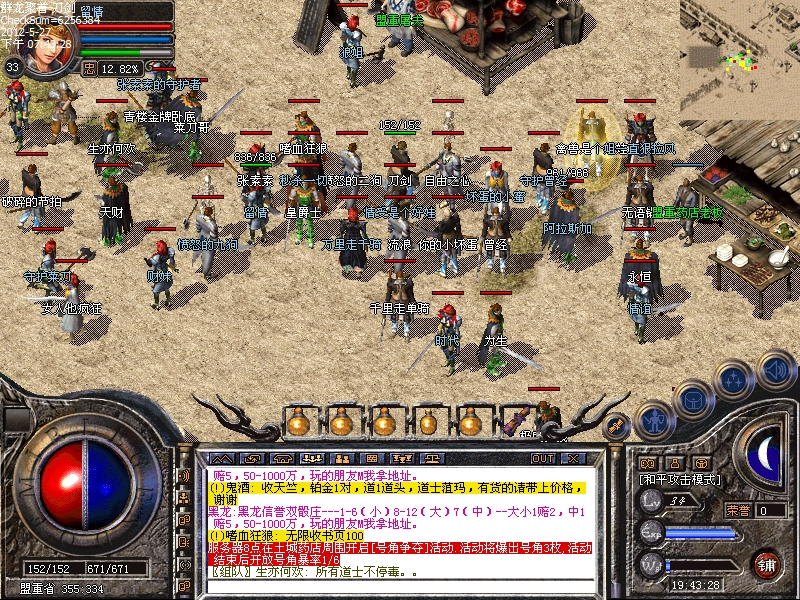Open the skills button with four stars
Screen dimensions: 800x600
733,380
